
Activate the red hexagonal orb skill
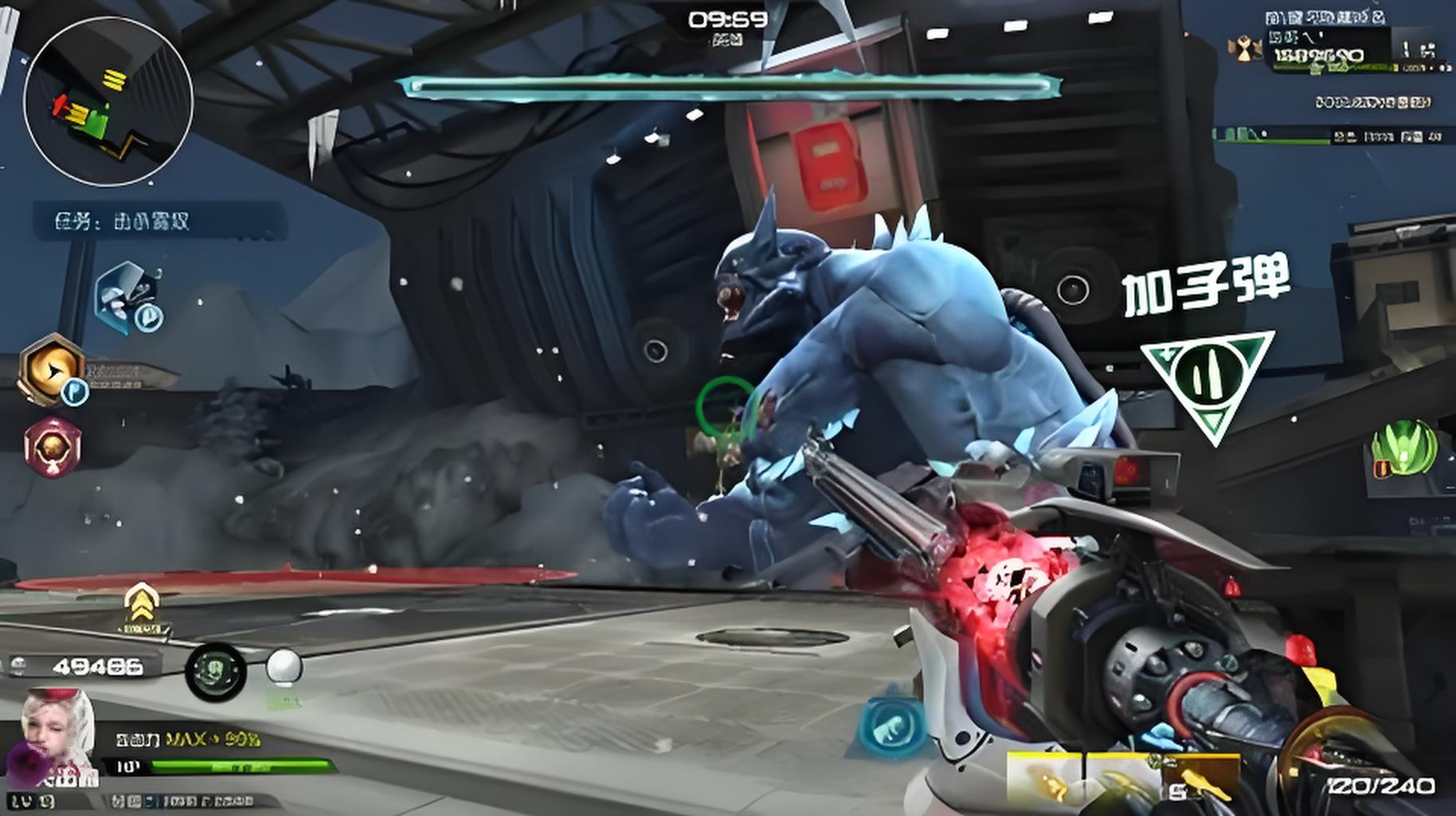click(x=52, y=446)
